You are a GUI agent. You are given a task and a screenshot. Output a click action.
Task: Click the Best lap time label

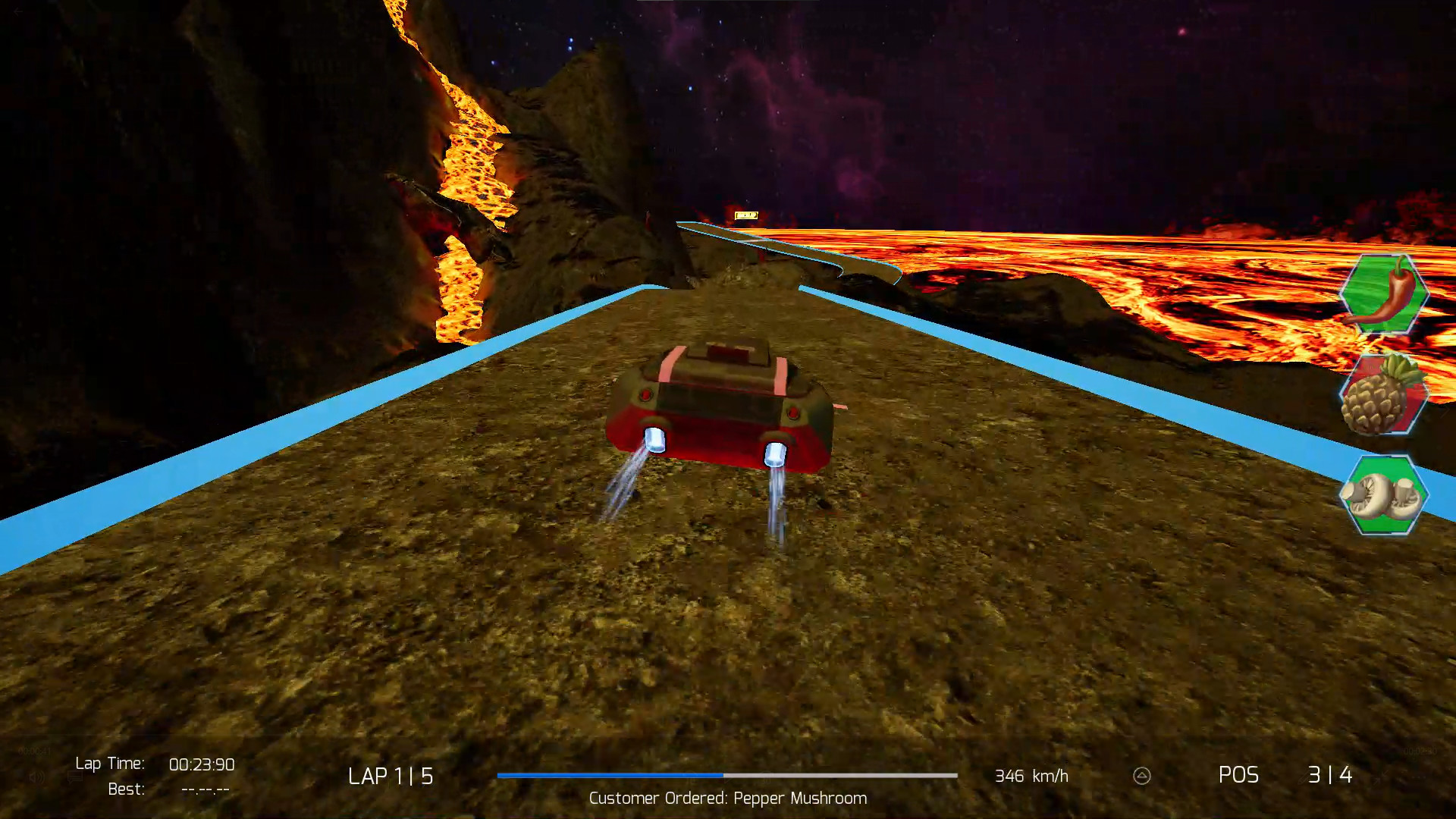pyautogui.click(x=126, y=789)
